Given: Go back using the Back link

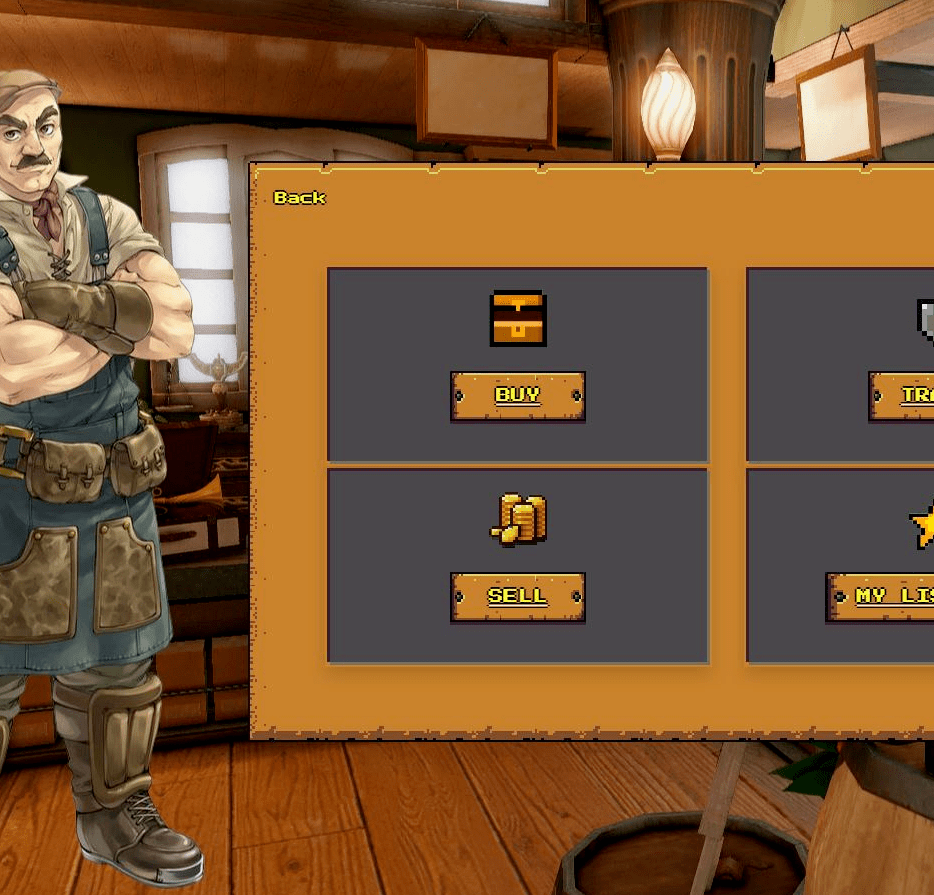Looking at the screenshot, I should click(299, 198).
